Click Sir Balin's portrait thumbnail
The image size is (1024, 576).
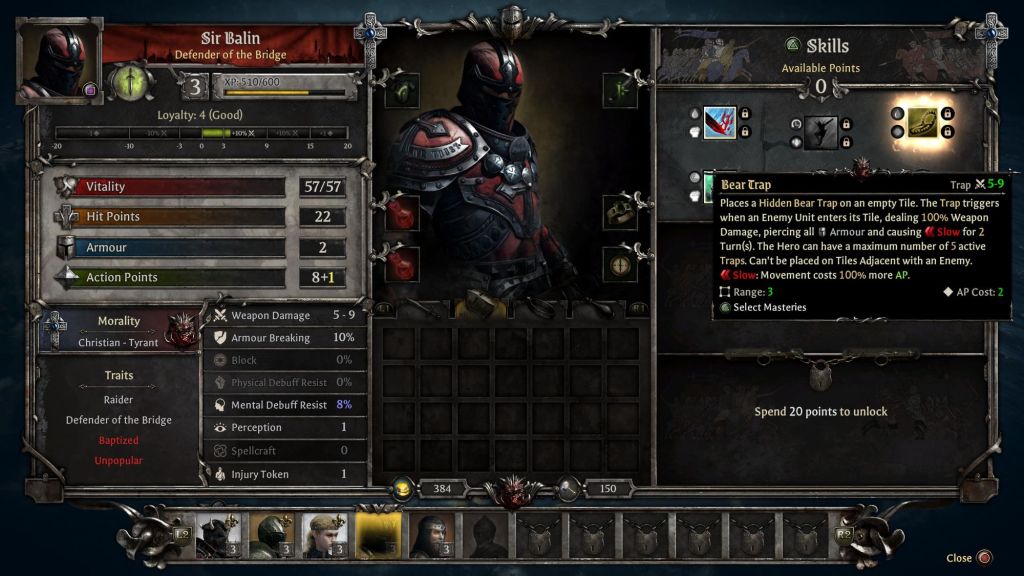click(59, 60)
